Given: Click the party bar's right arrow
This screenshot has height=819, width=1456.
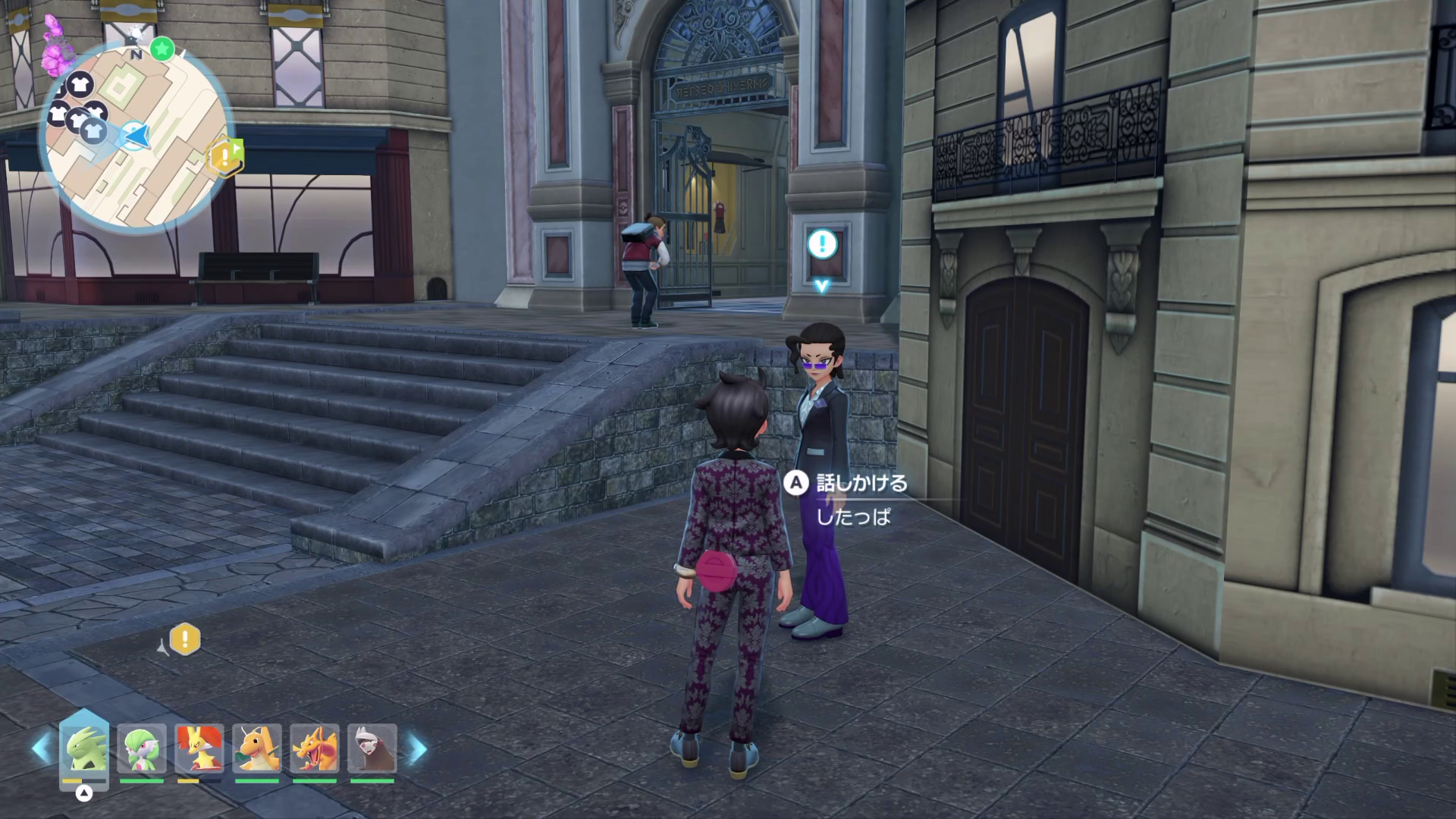Looking at the screenshot, I should [418, 749].
